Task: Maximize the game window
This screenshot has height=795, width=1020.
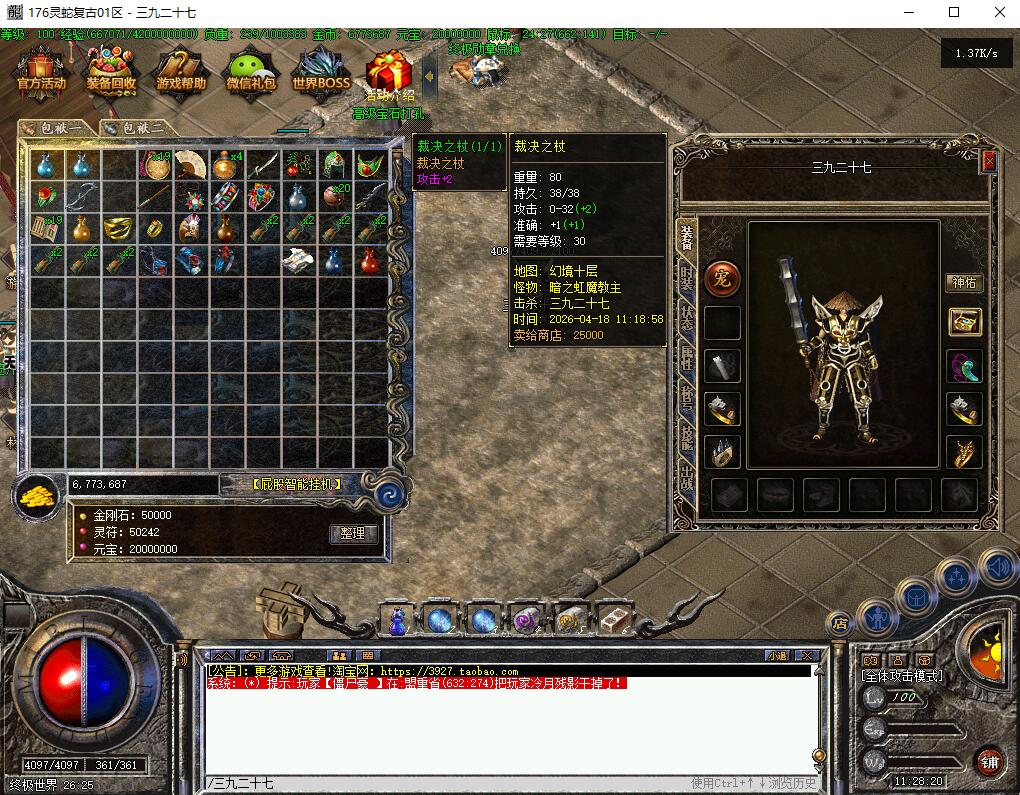Action: pos(953,13)
